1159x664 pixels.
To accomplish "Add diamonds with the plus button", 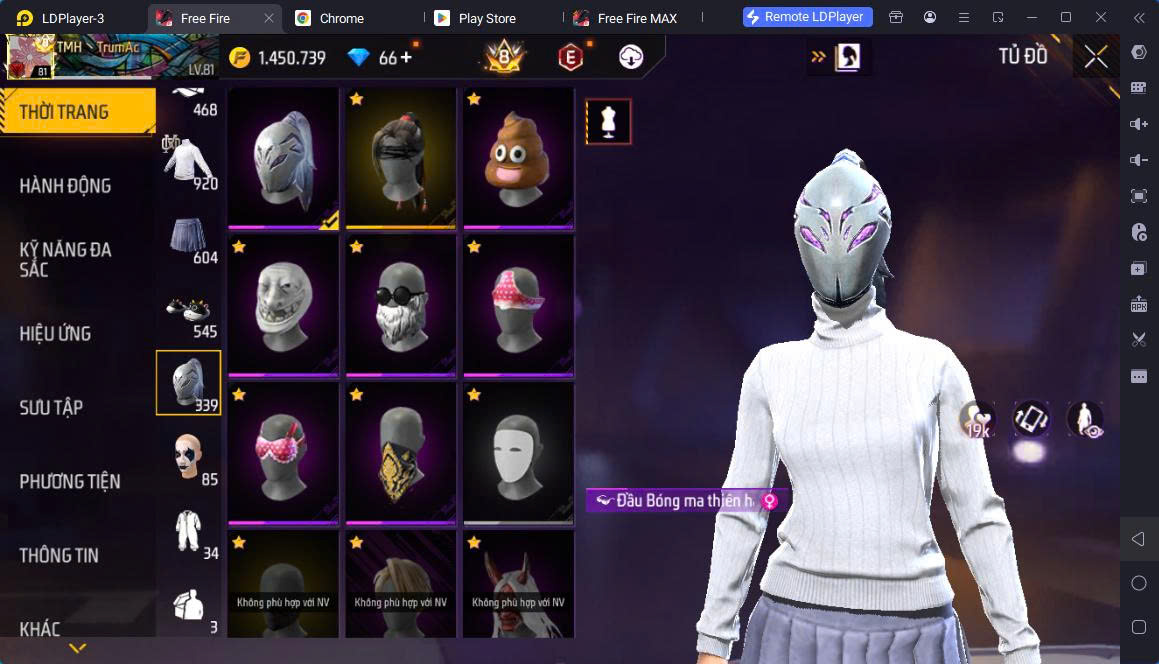I will click(x=406, y=58).
